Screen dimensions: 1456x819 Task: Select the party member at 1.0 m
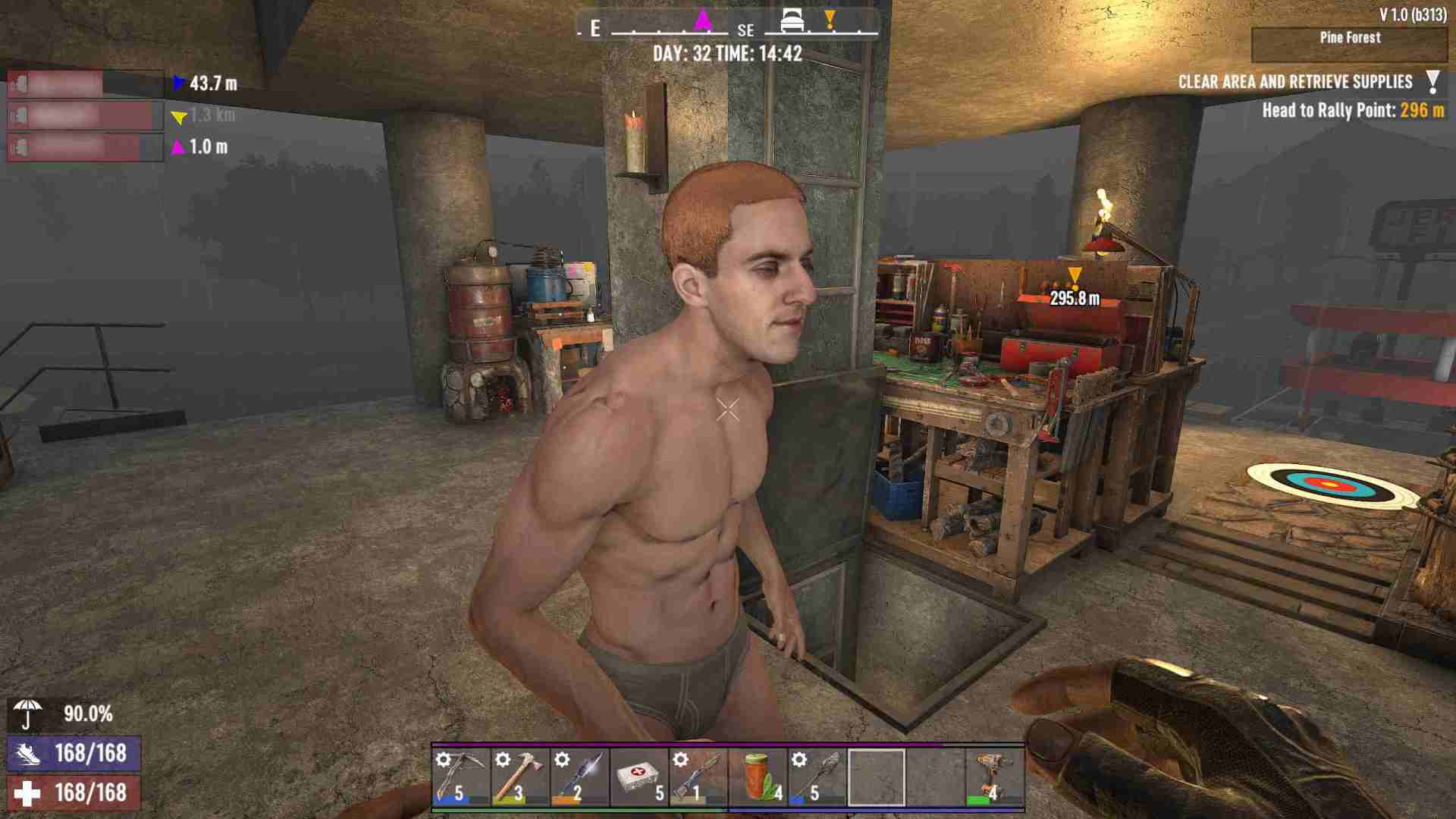click(85, 147)
